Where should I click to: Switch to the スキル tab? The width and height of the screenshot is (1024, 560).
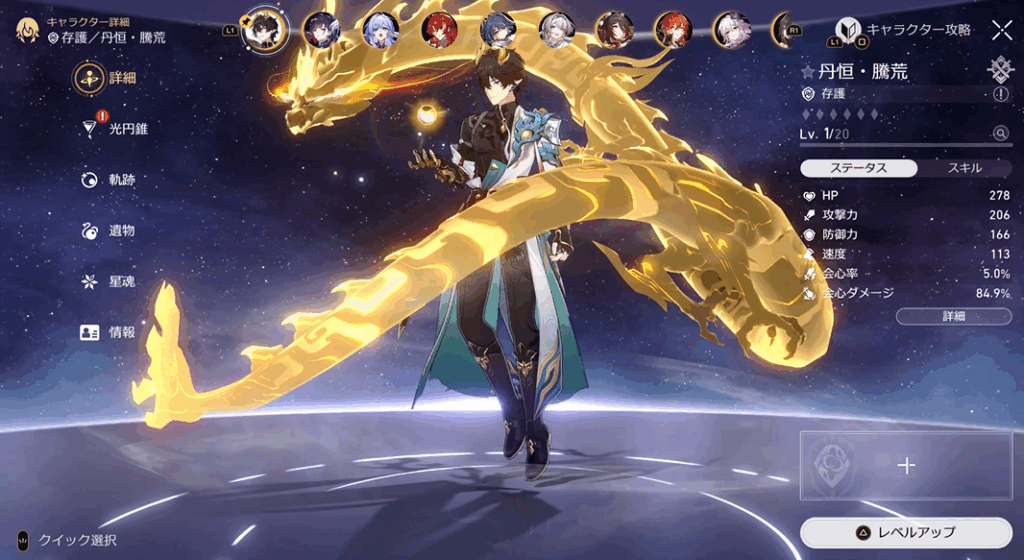tap(964, 168)
